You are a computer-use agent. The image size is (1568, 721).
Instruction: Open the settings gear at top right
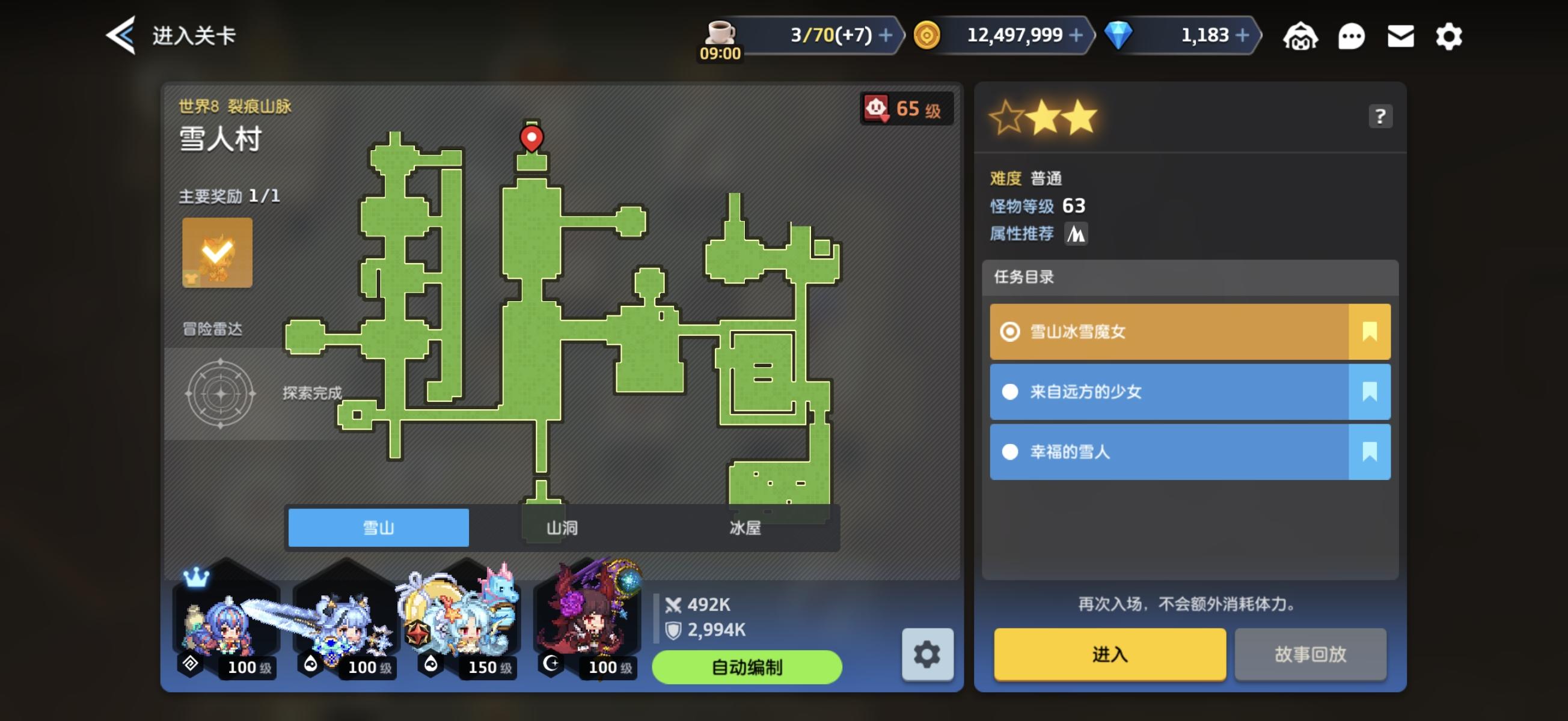pyautogui.click(x=1449, y=37)
